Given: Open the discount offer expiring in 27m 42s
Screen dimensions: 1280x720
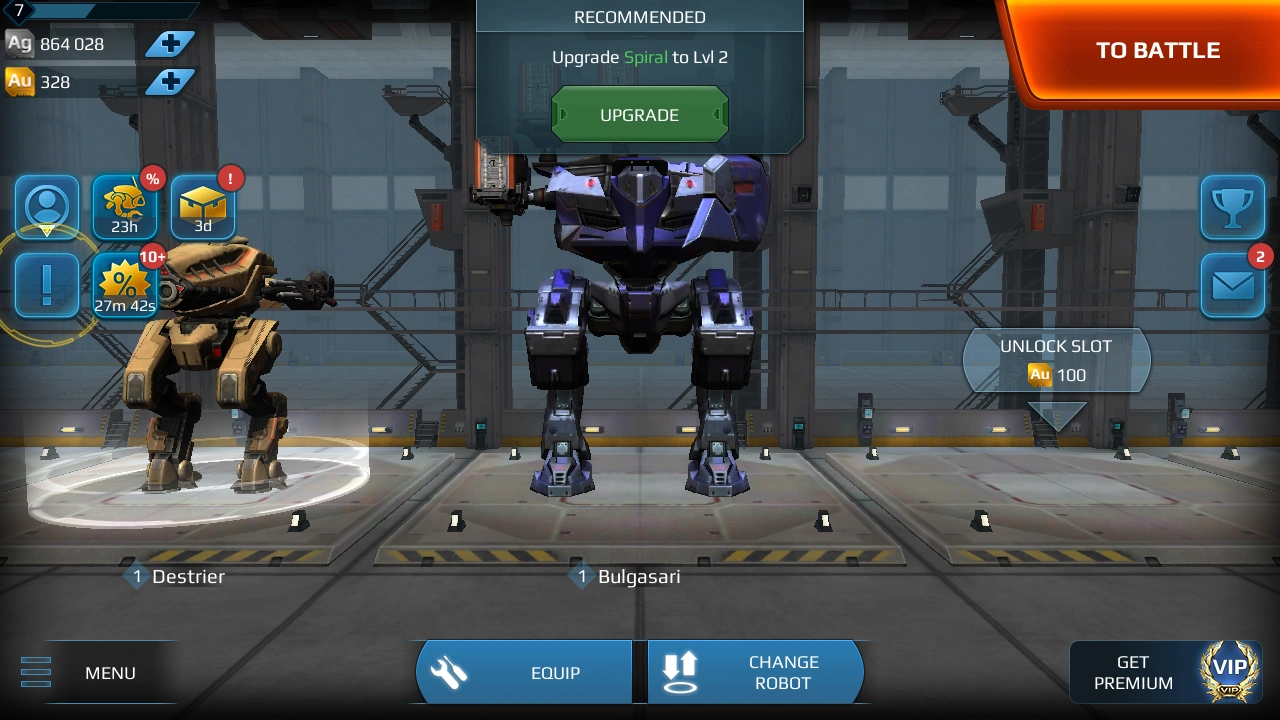Looking at the screenshot, I should pos(124,285).
